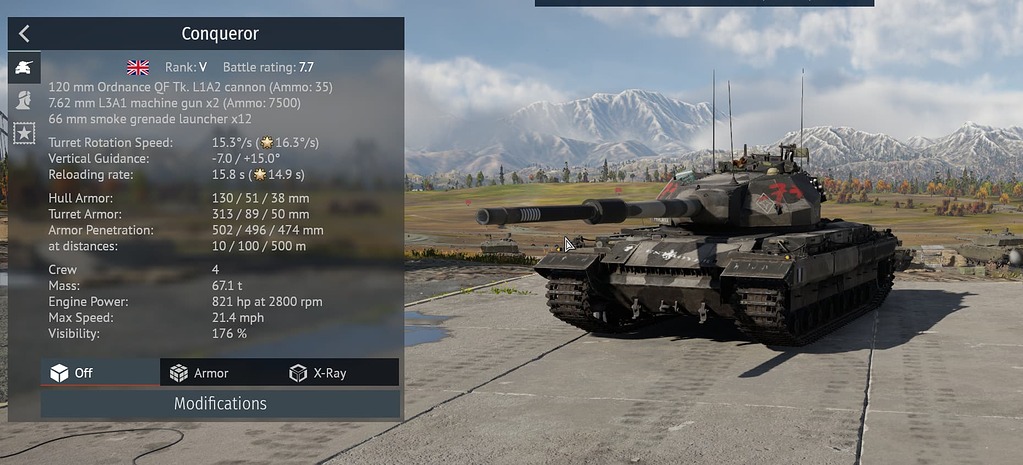
Task: Open the Modifications panel
Action: (220, 404)
